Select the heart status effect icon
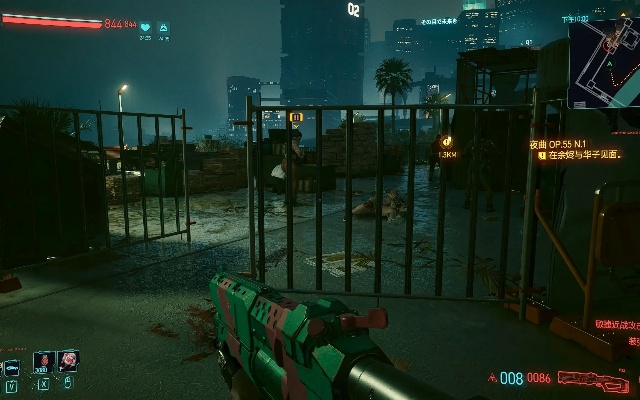The image size is (640, 400). 145,28
